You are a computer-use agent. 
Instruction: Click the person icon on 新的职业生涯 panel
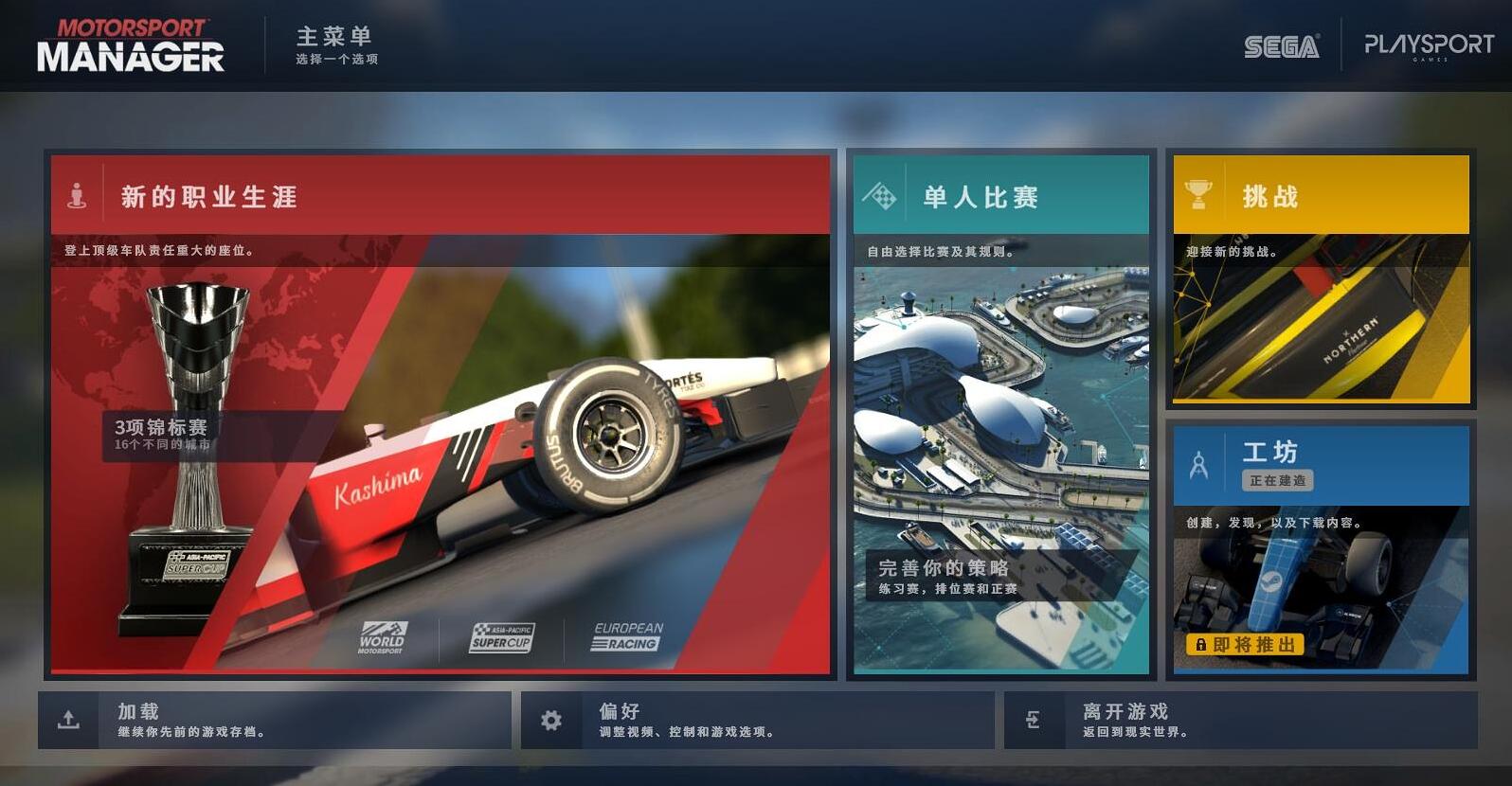pyautogui.click(x=81, y=195)
